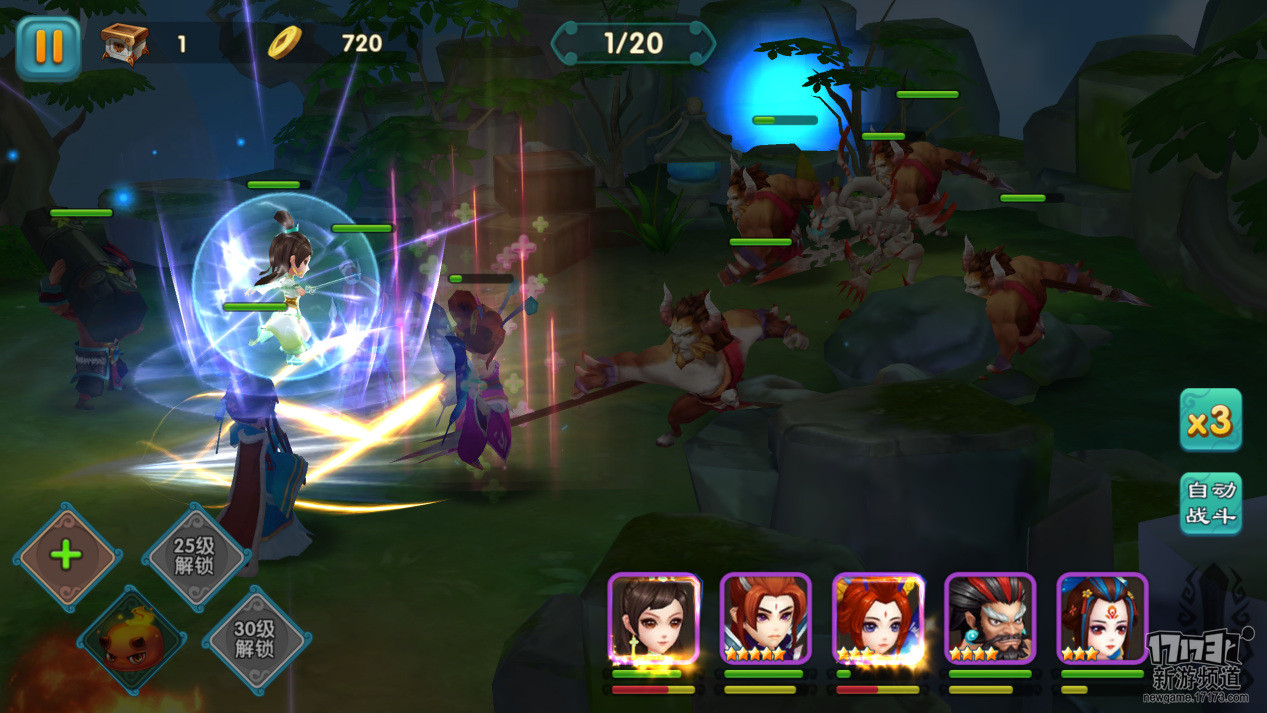Select the locked 25级解锁 skill slot
Viewport: 1267px width, 713px height.
click(195, 556)
